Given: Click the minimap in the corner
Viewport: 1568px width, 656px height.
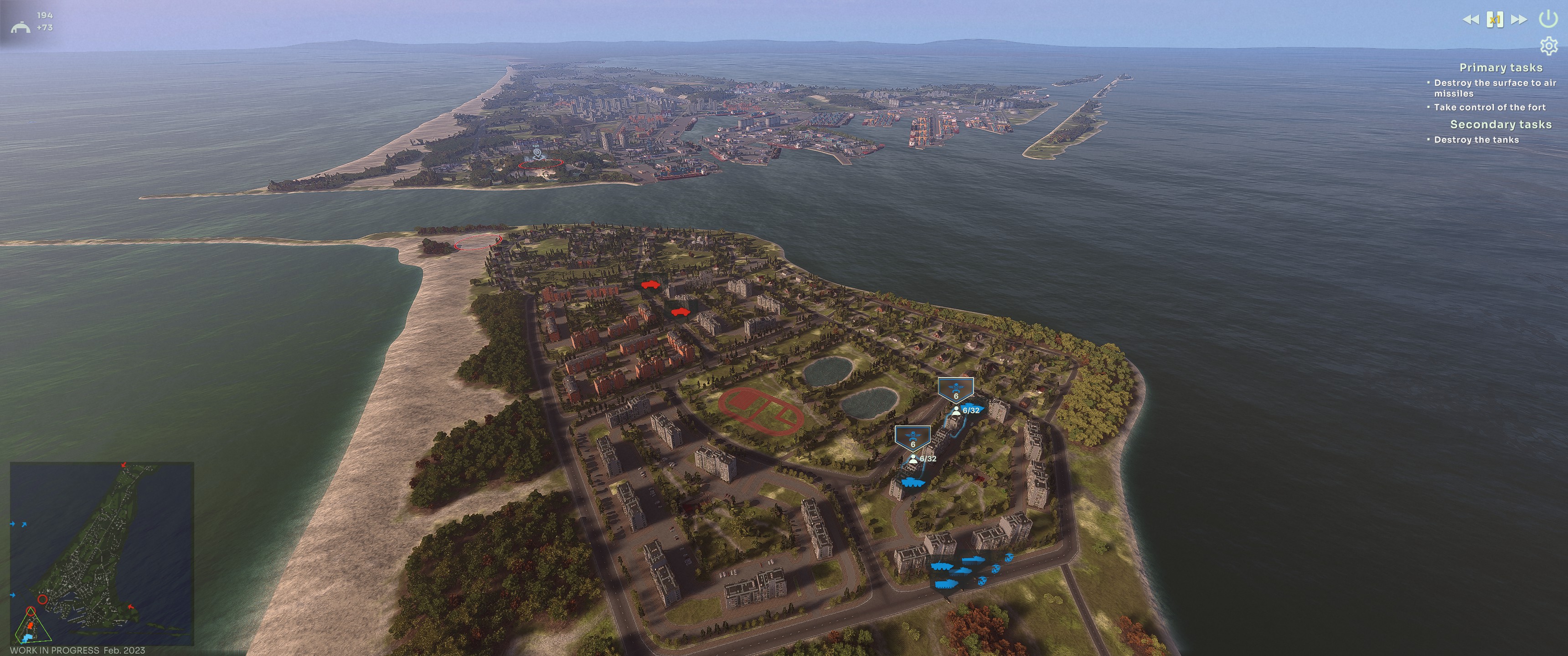Looking at the screenshot, I should click(x=102, y=553).
